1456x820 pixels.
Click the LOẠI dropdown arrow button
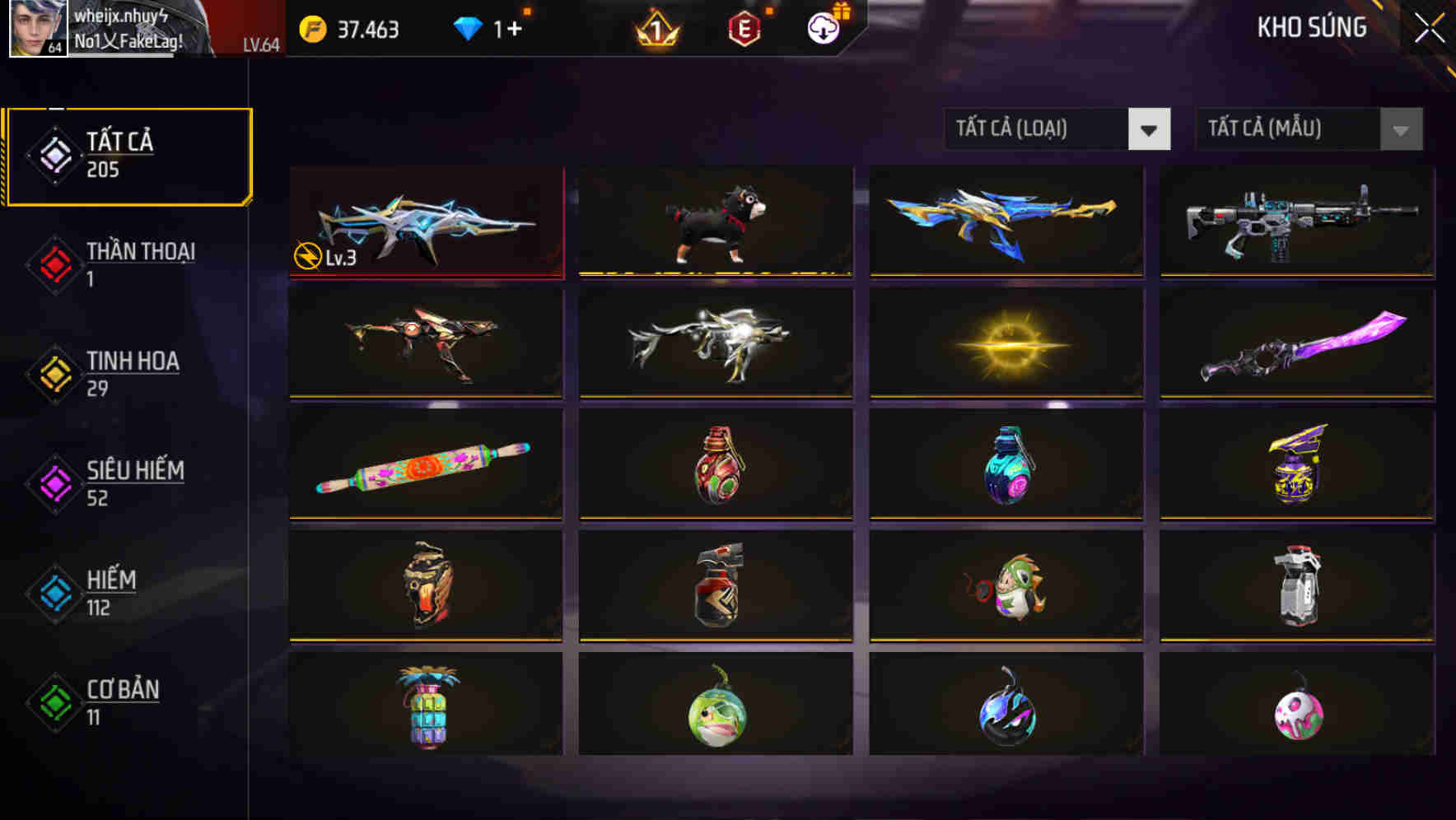coord(1150,129)
